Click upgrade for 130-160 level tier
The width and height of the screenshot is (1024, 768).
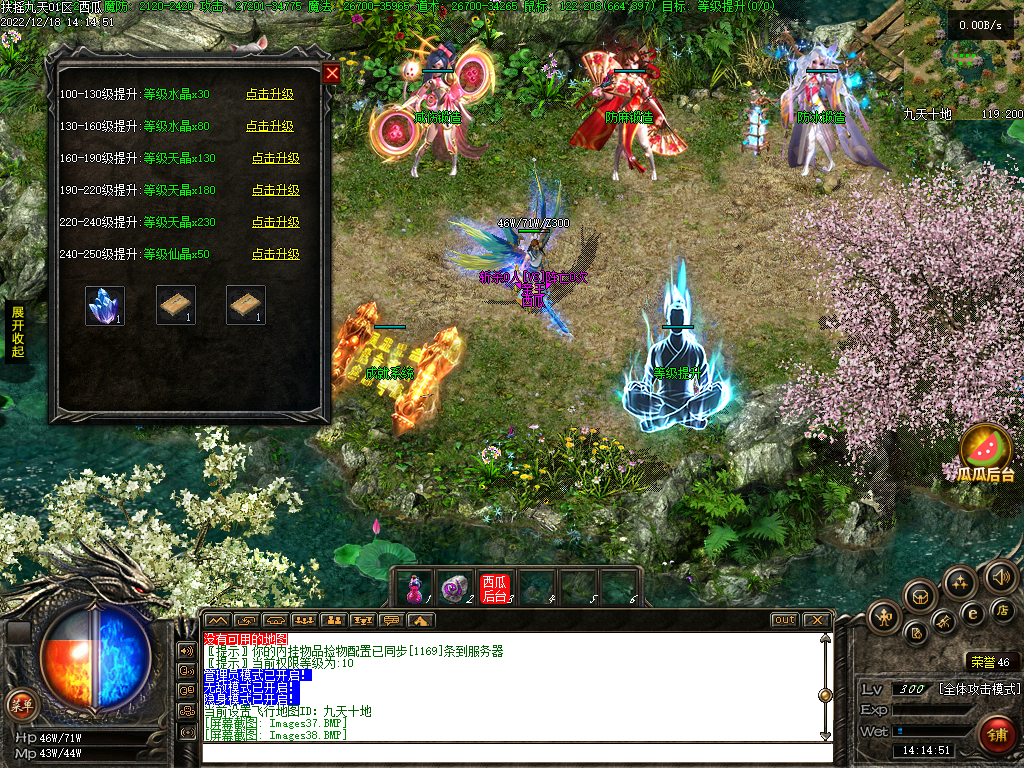pyautogui.click(x=270, y=126)
